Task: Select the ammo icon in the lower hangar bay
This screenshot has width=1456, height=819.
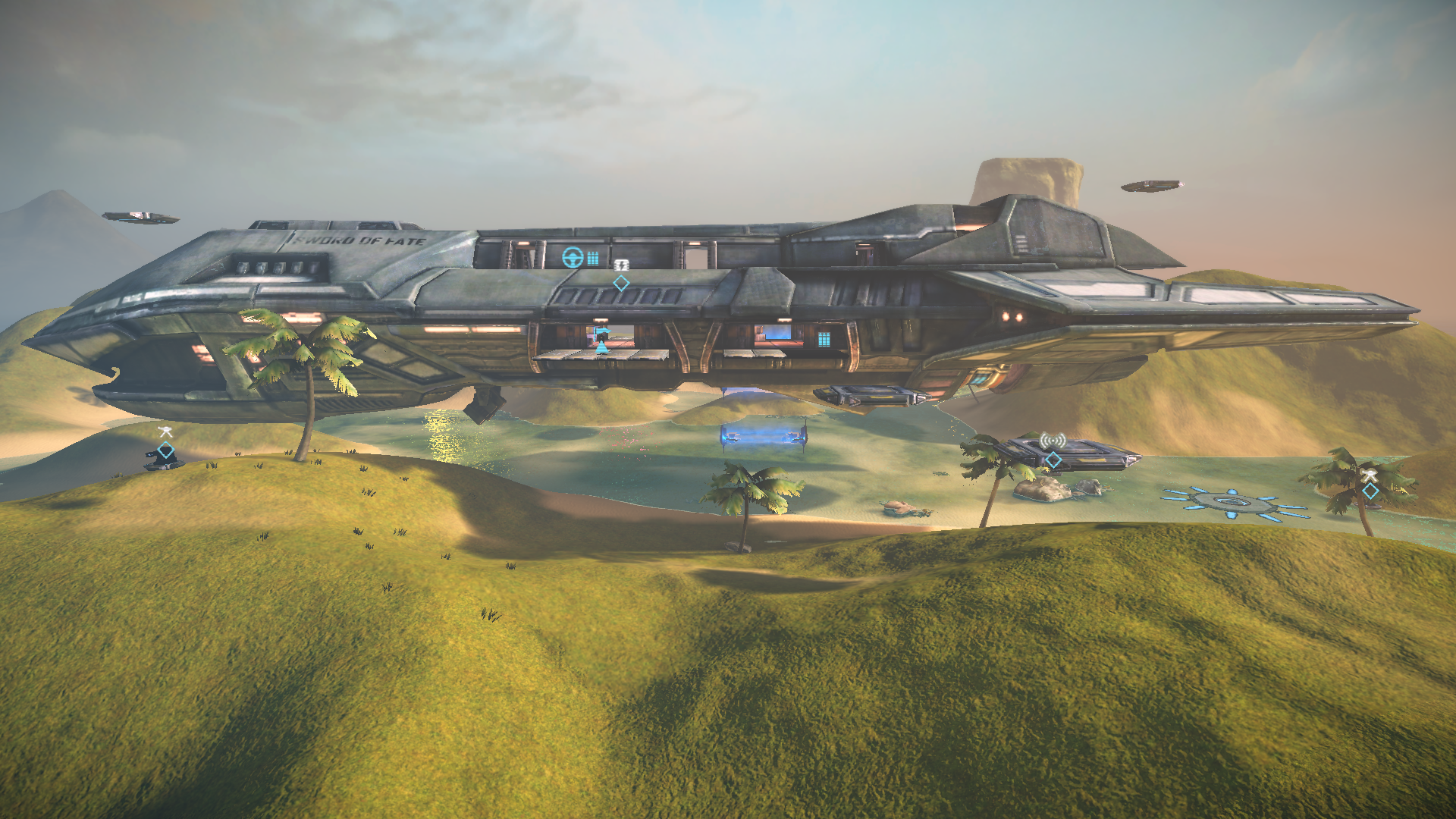Action: point(824,339)
